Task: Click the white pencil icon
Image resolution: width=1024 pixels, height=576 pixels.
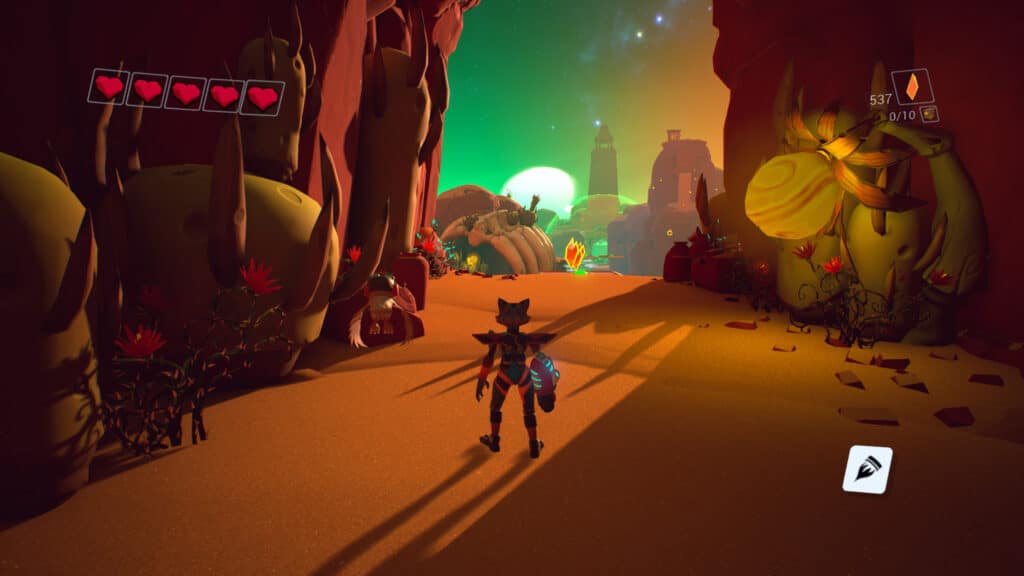Action: point(866,469)
